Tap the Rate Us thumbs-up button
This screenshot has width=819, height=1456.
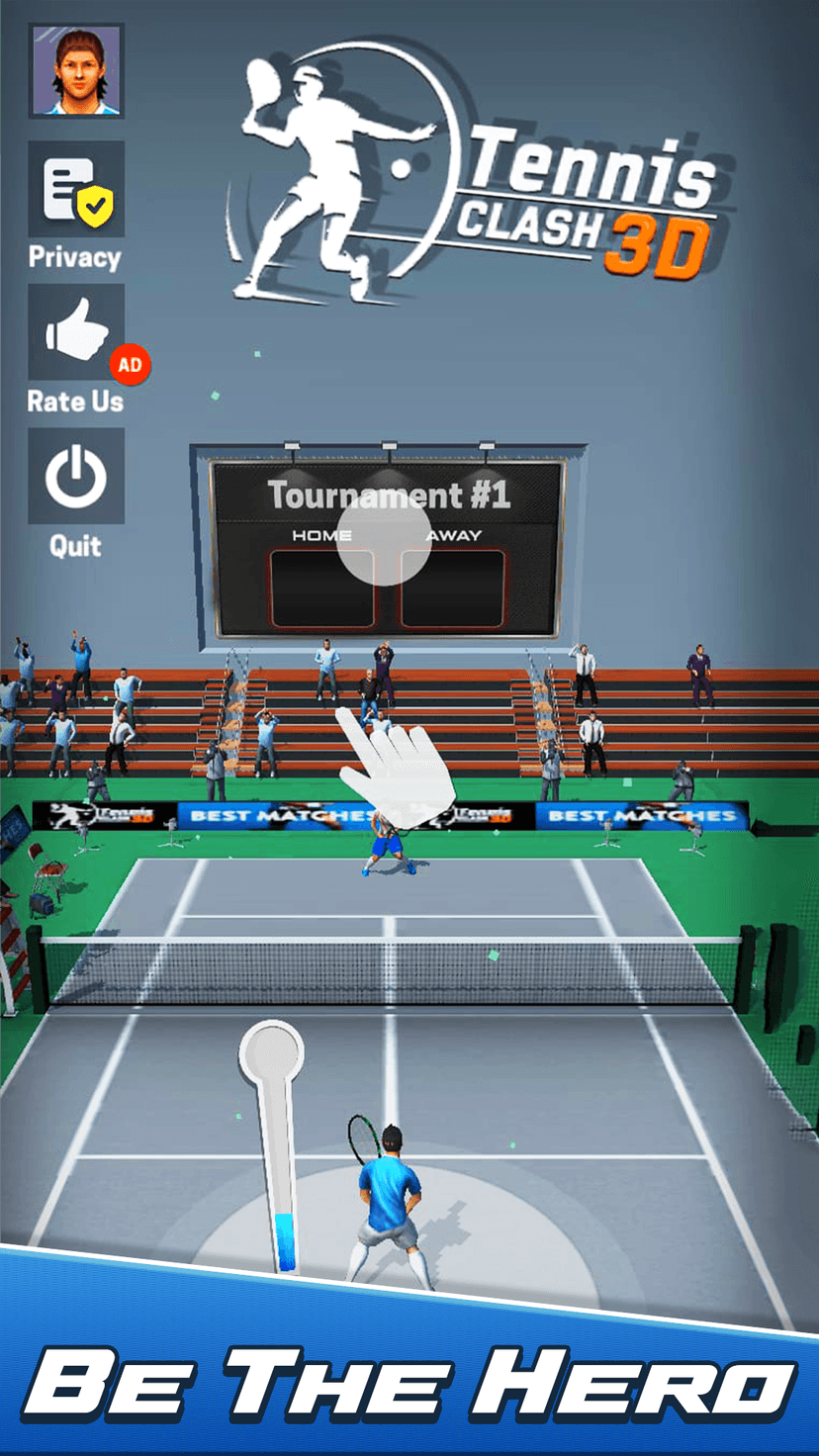[76, 333]
